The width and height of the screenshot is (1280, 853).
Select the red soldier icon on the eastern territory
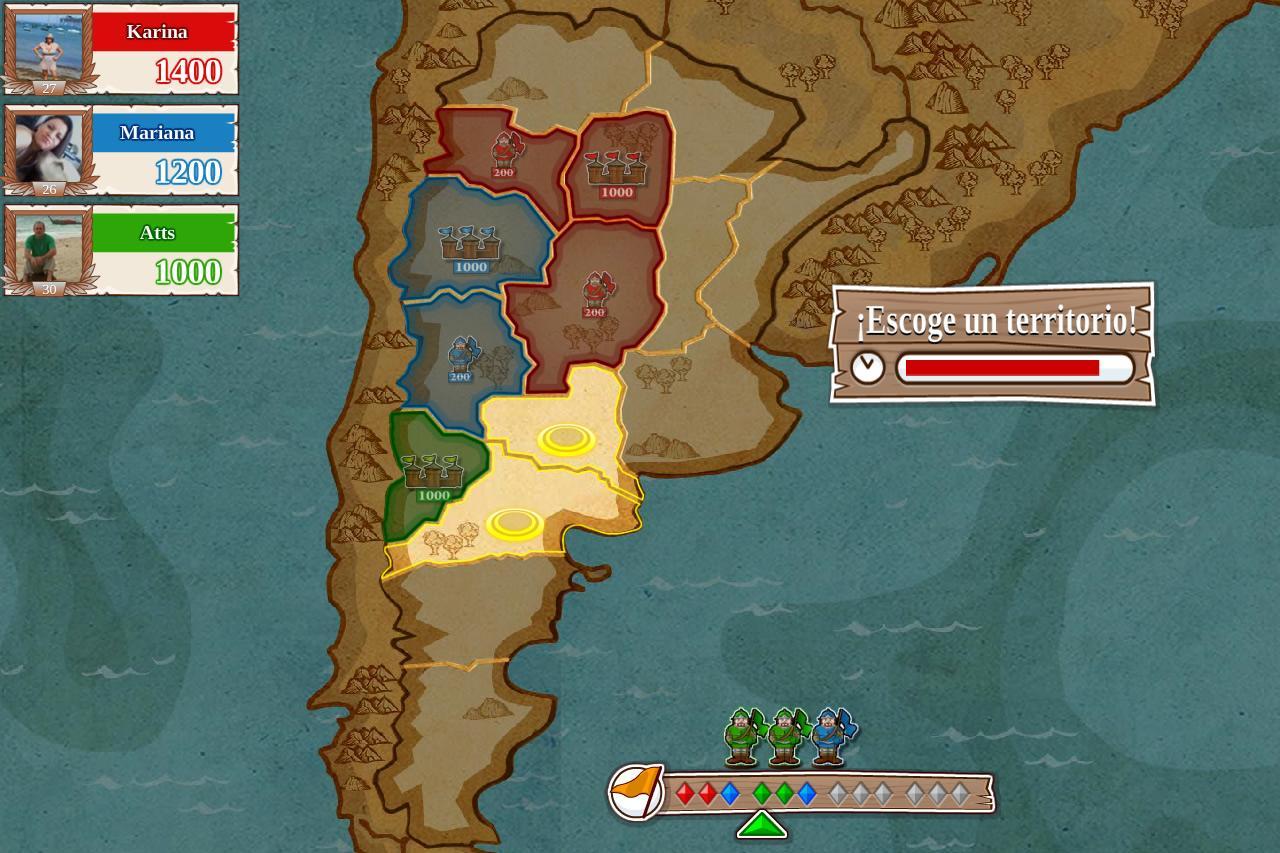[595, 290]
